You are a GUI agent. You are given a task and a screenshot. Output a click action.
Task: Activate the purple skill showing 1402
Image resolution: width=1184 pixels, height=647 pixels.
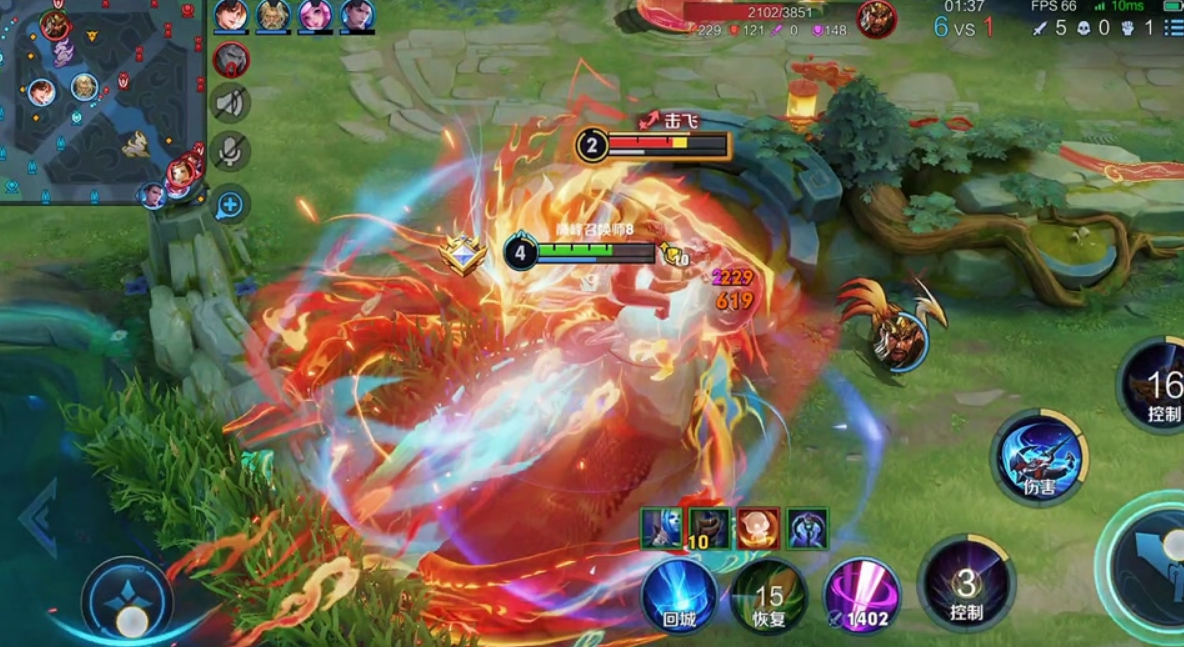(862, 596)
